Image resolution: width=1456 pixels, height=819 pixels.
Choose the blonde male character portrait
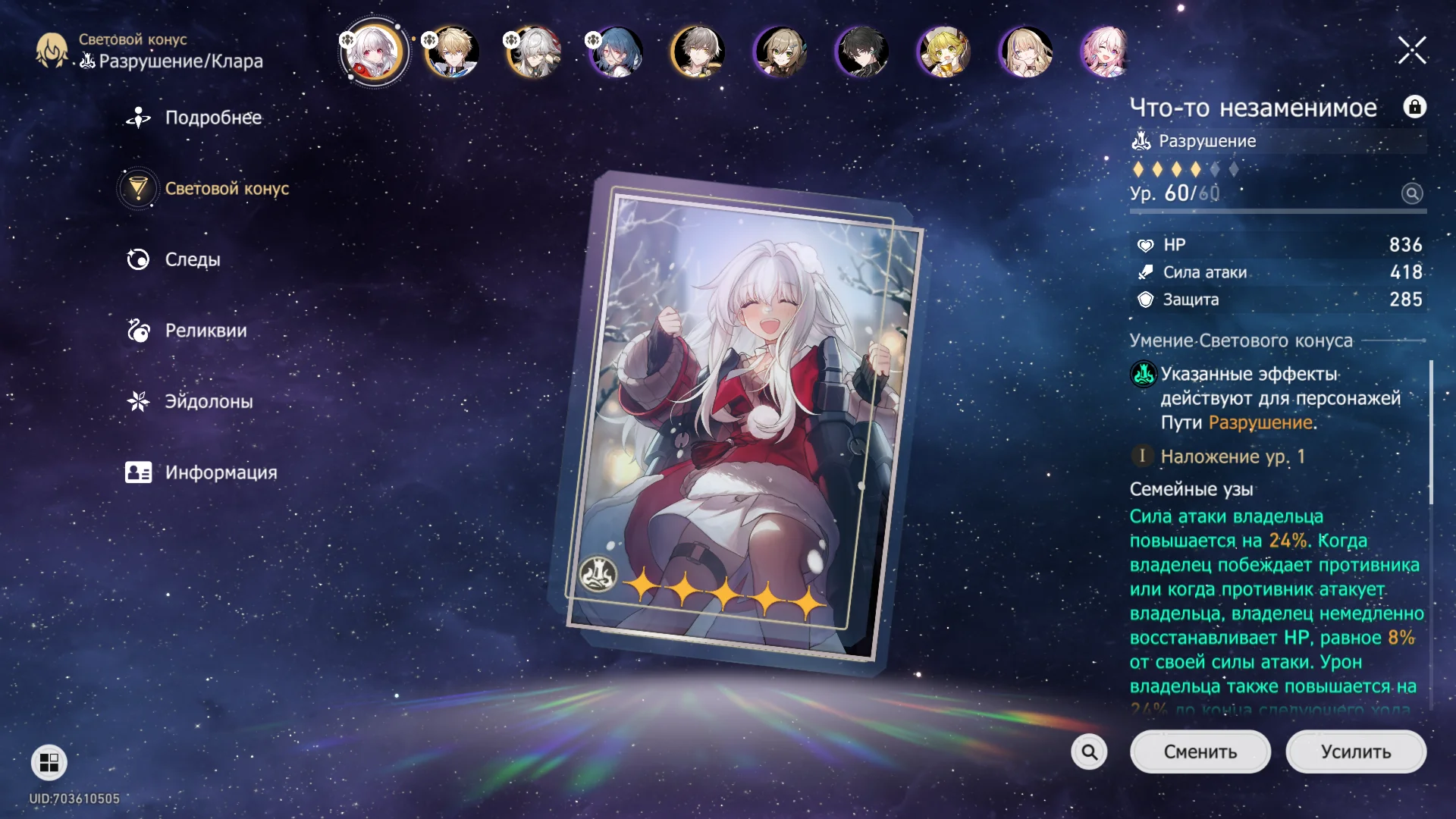tap(453, 52)
